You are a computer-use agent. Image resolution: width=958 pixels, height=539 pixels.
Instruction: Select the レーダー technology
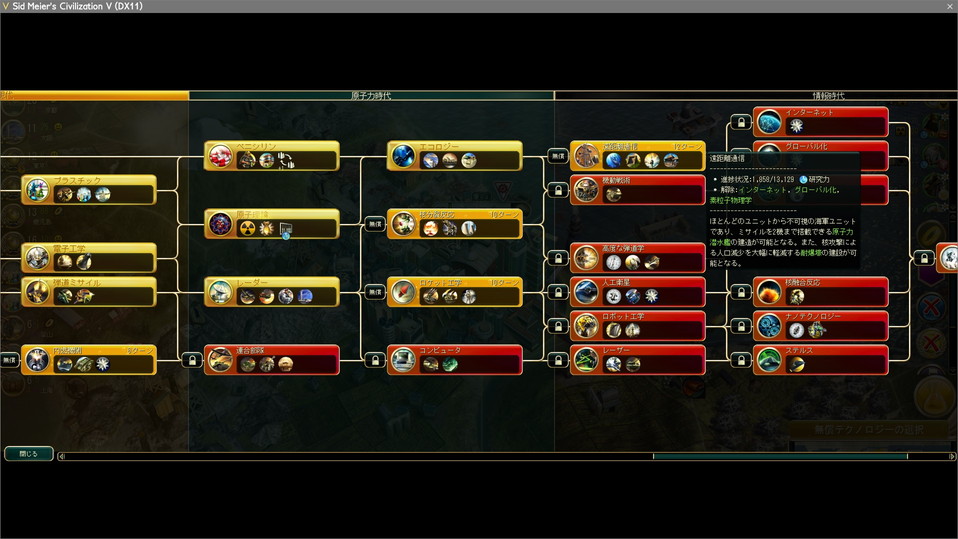[272, 291]
